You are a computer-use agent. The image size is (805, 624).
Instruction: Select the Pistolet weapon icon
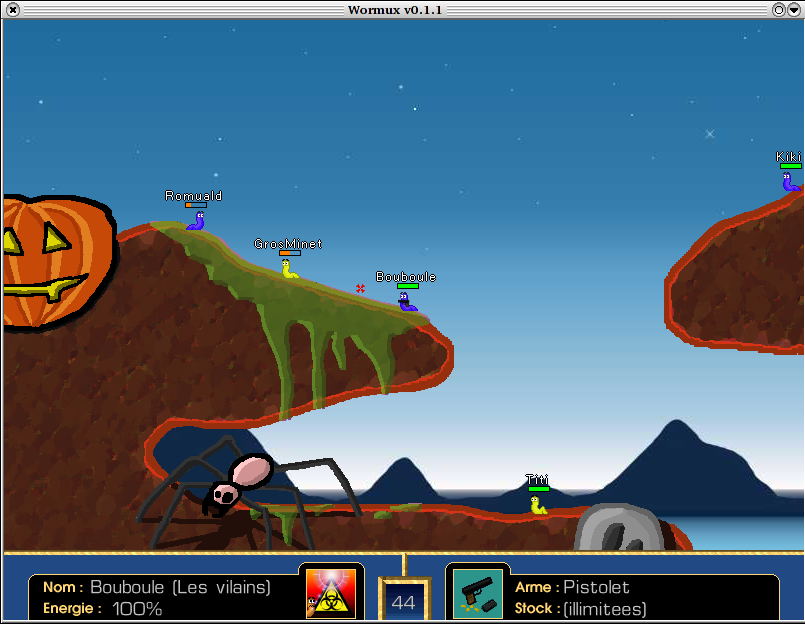(x=477, y=592)
